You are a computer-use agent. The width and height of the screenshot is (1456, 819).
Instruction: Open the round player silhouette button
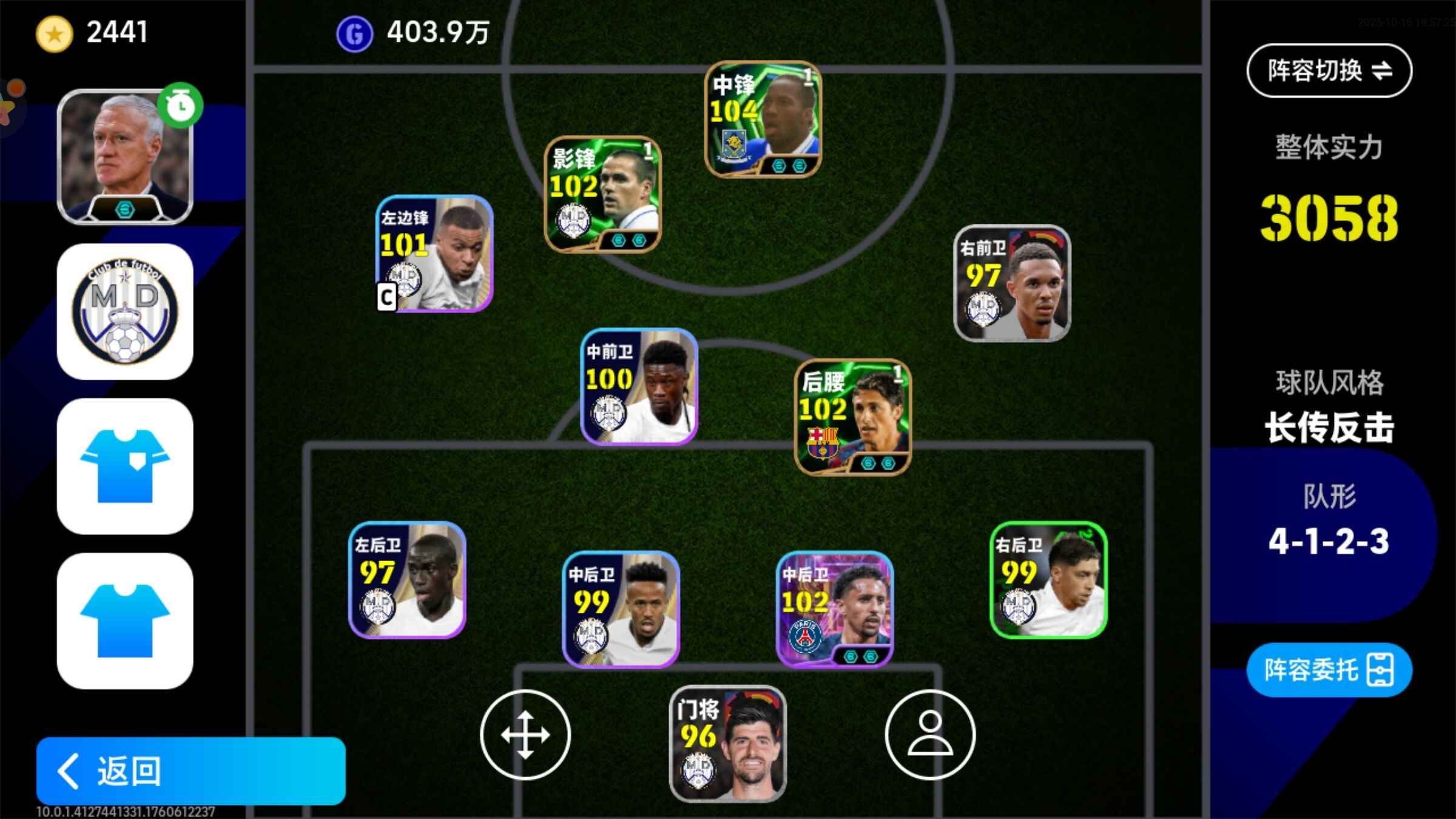coord(930,735)
